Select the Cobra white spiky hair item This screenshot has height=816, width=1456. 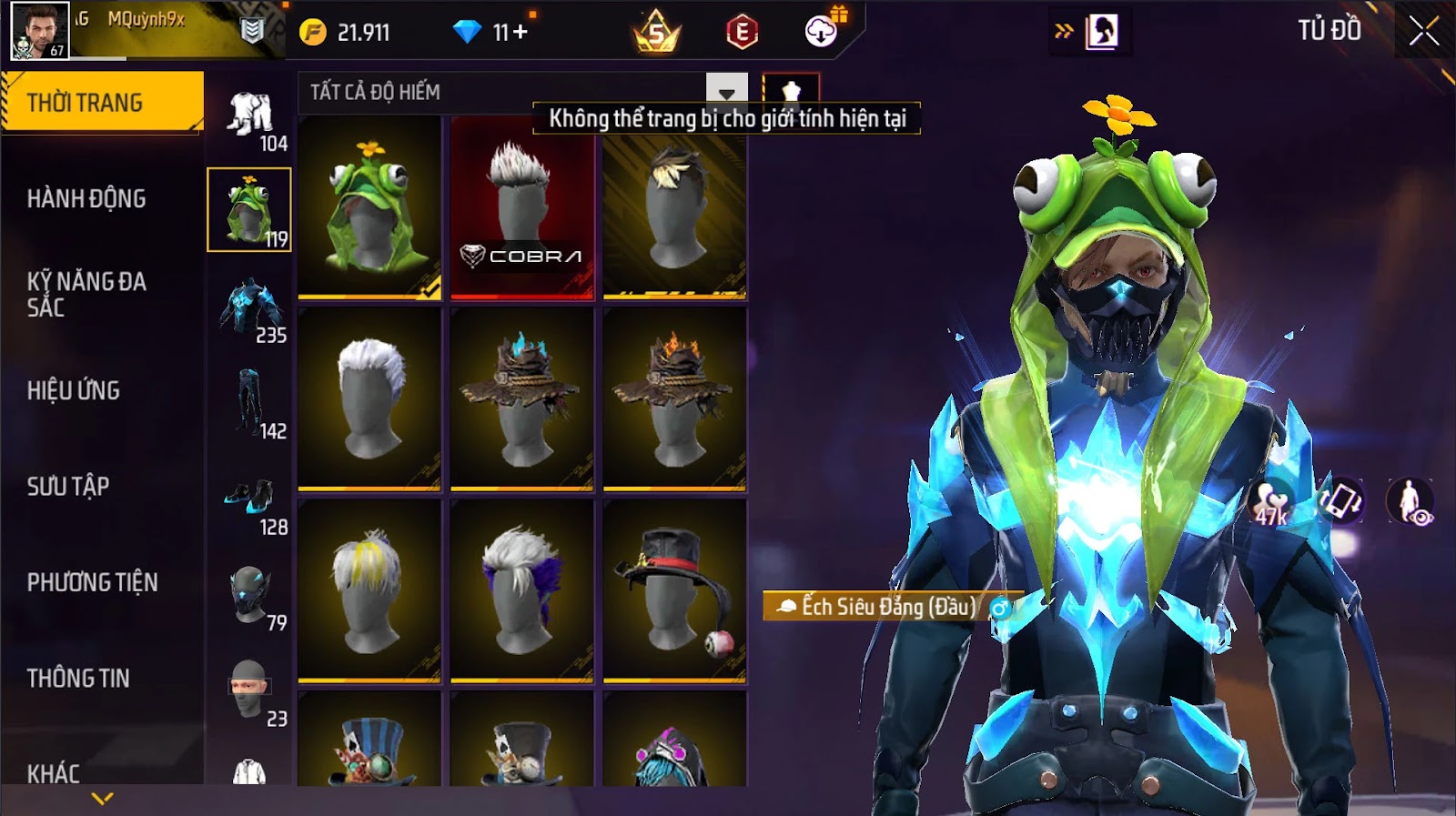[521, 207]
